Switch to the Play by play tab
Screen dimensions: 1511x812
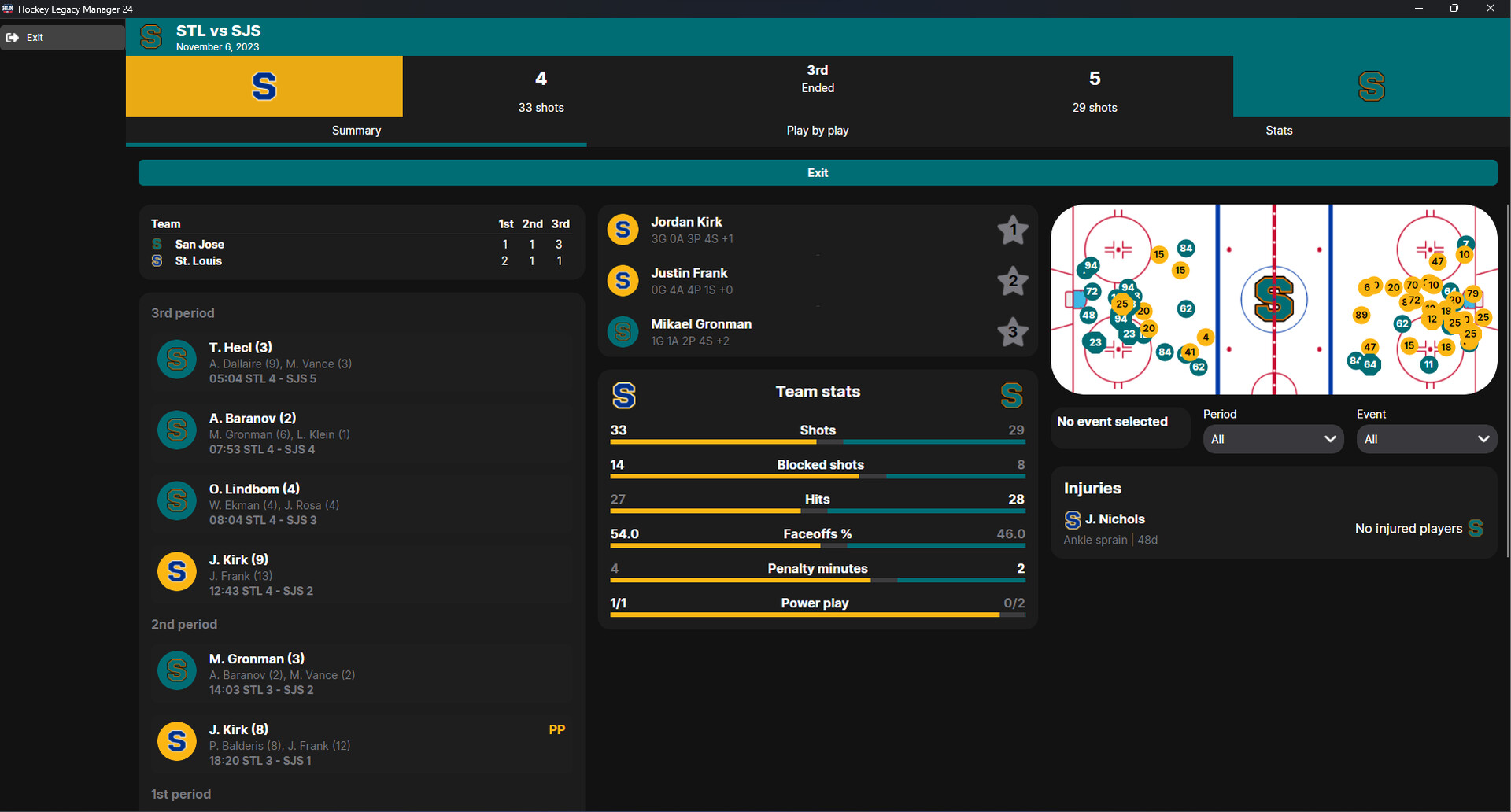click(x=818, y=131)
